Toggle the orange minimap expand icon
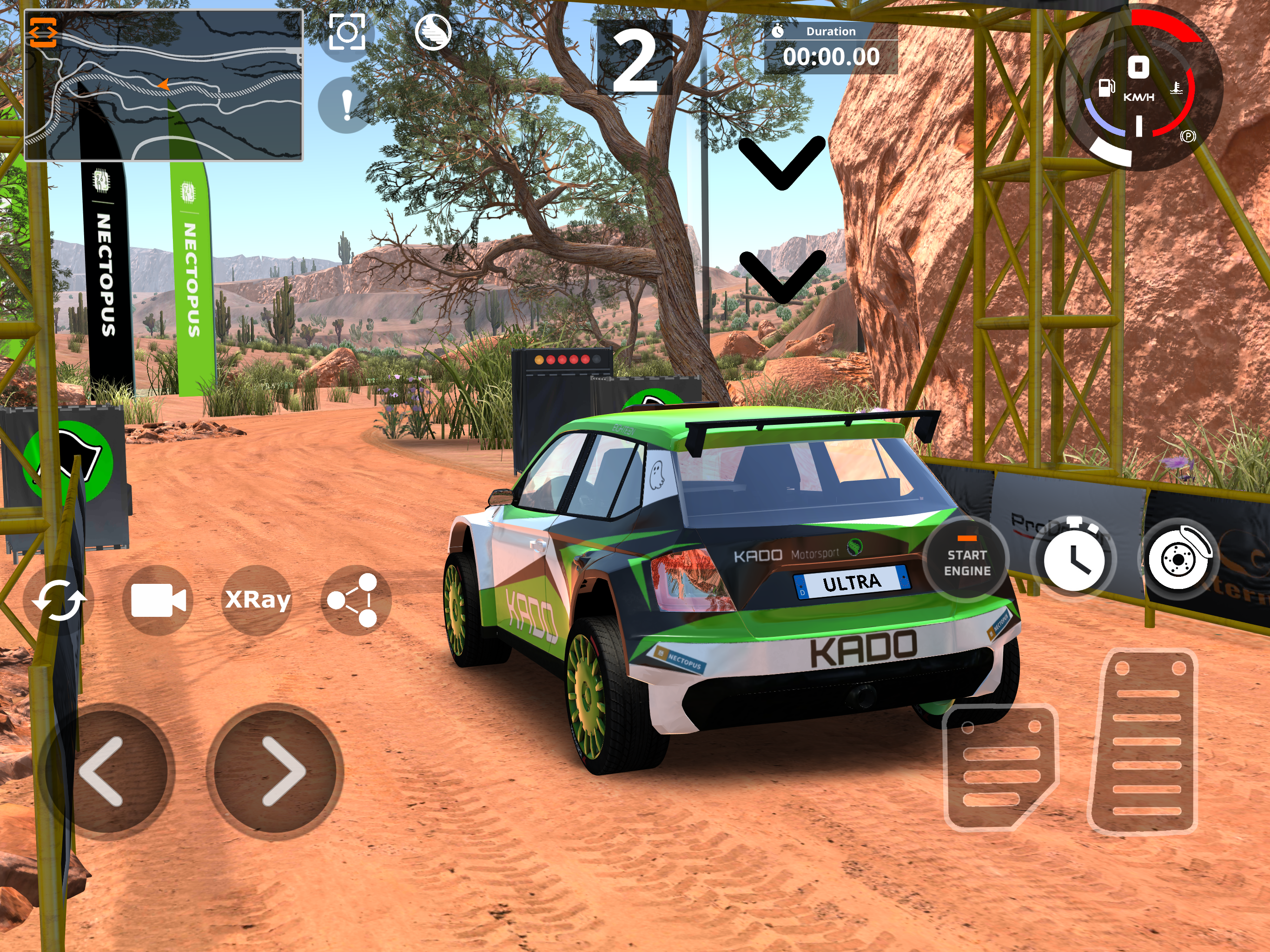 point(43,32)
